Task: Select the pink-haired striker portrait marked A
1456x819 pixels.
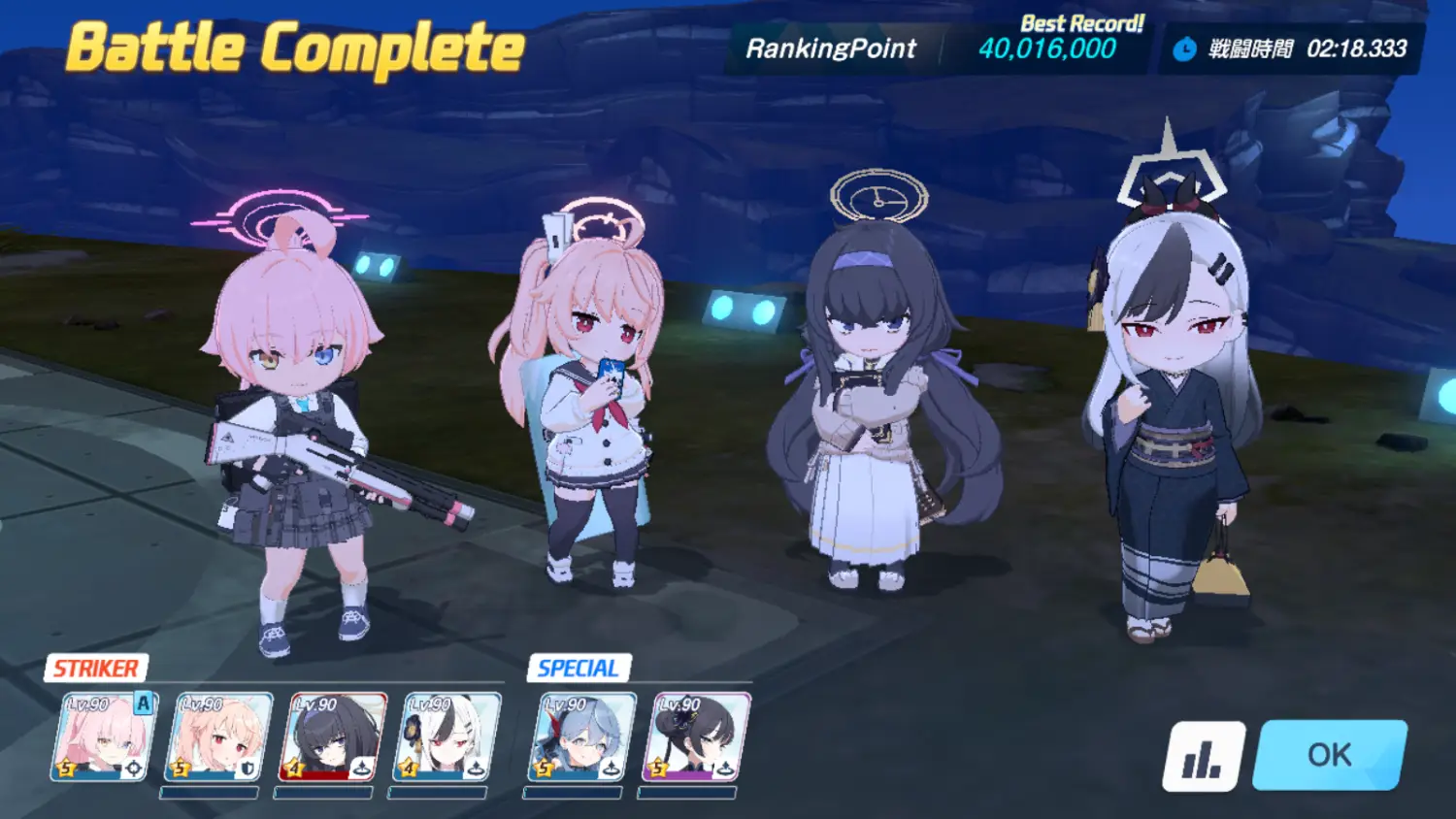Action: coord(103,737)
